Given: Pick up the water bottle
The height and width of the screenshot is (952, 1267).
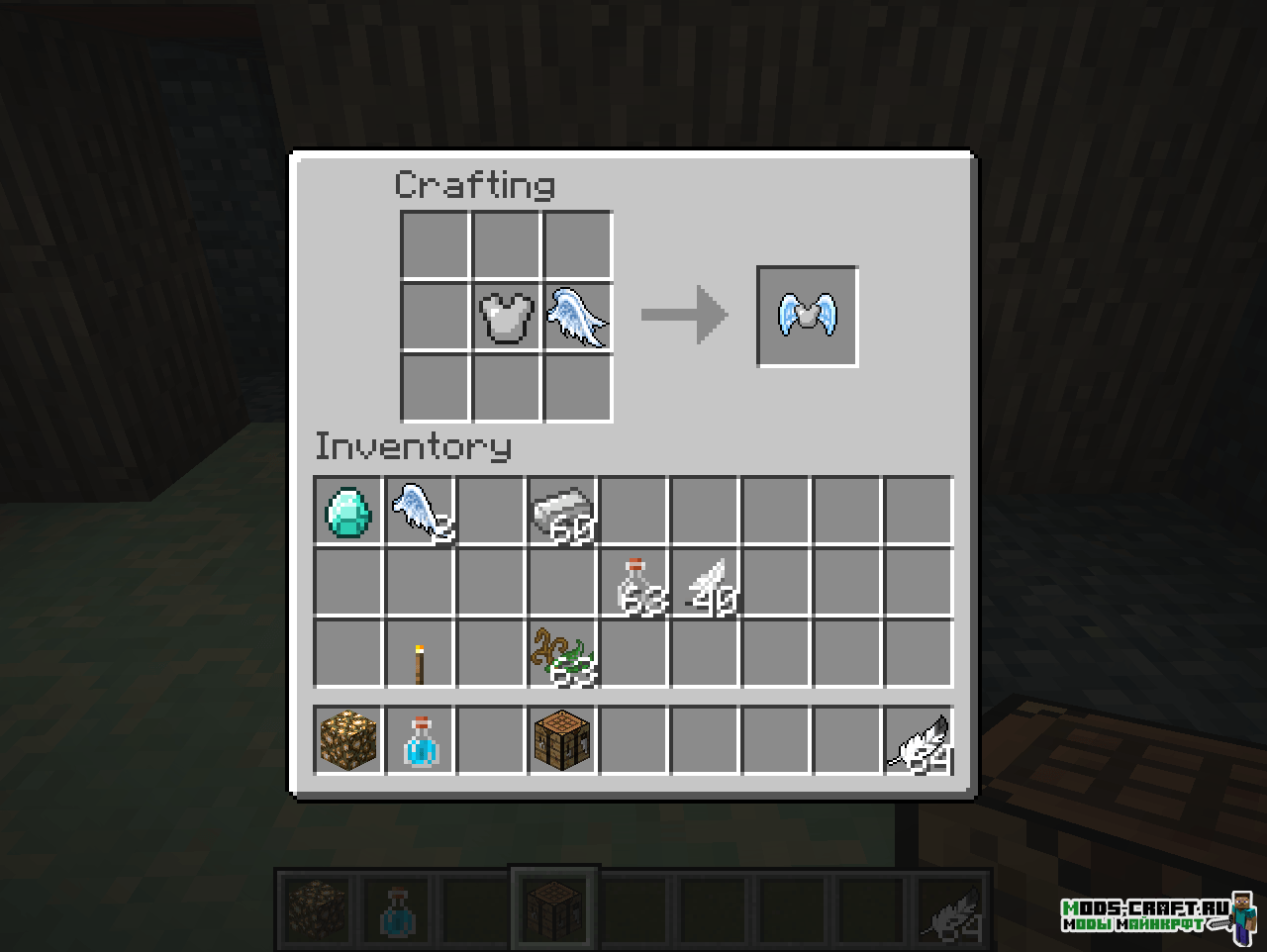Looking at the screenshot, I should pyautogui.click(x=420, y=740).
